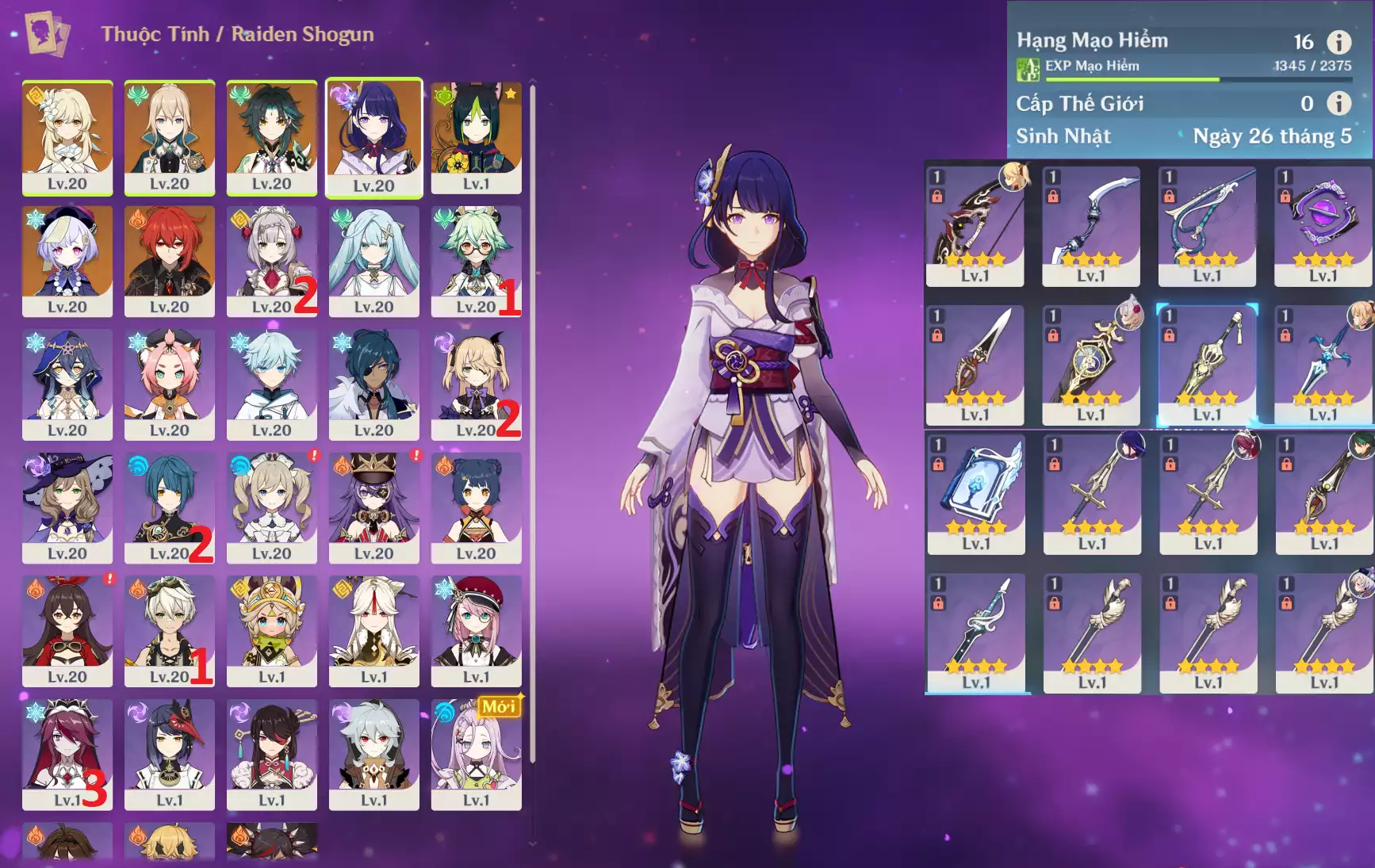Select the Raiden Shogun character portrait

point(373,136)
